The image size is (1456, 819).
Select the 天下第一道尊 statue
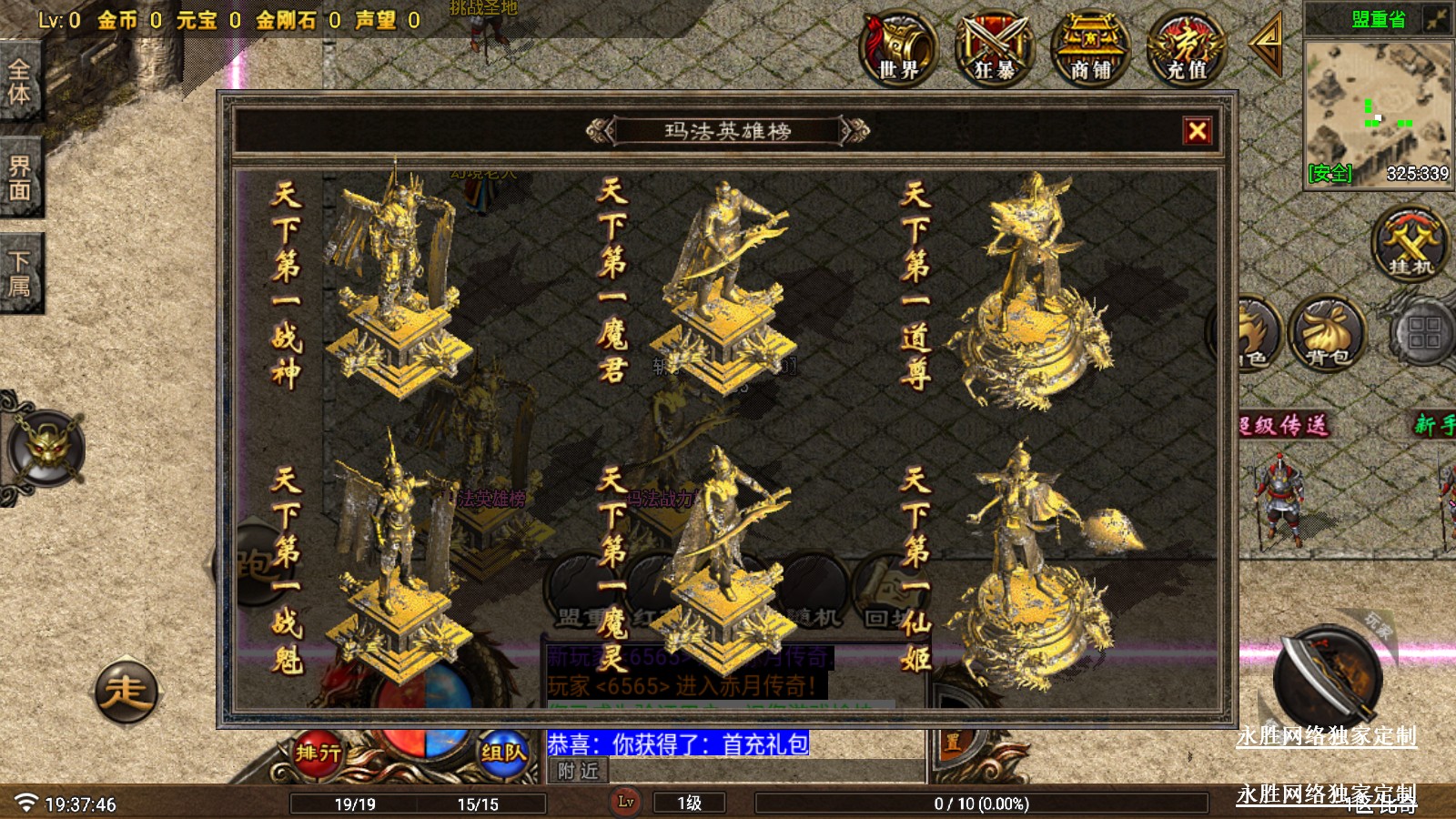click(1033, 291)
